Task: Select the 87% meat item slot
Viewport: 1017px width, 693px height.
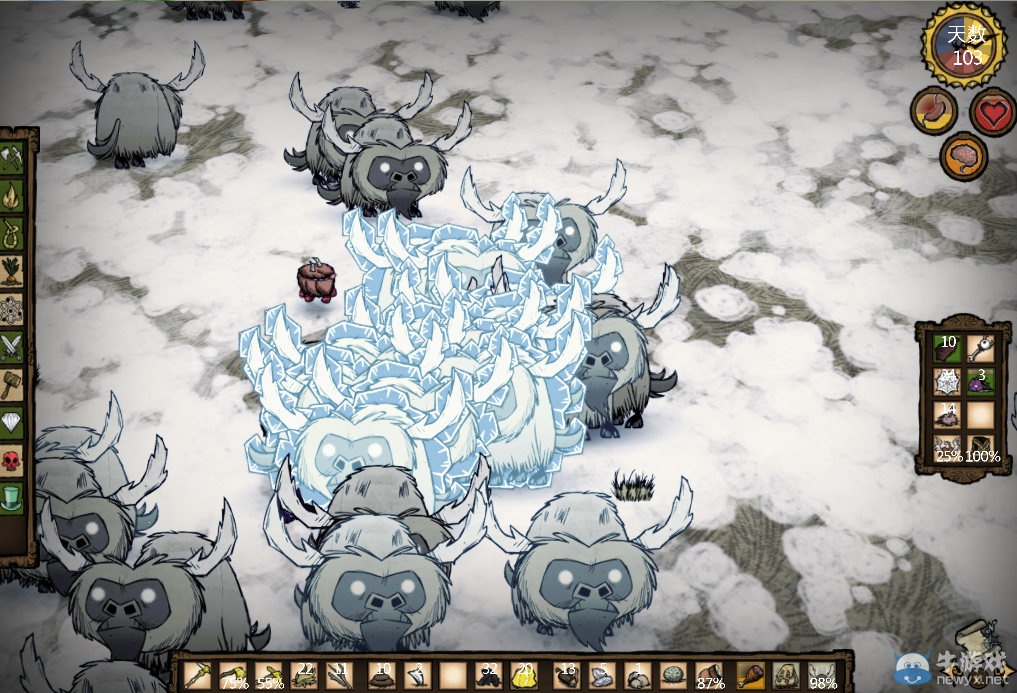Action: pos(710,677)
